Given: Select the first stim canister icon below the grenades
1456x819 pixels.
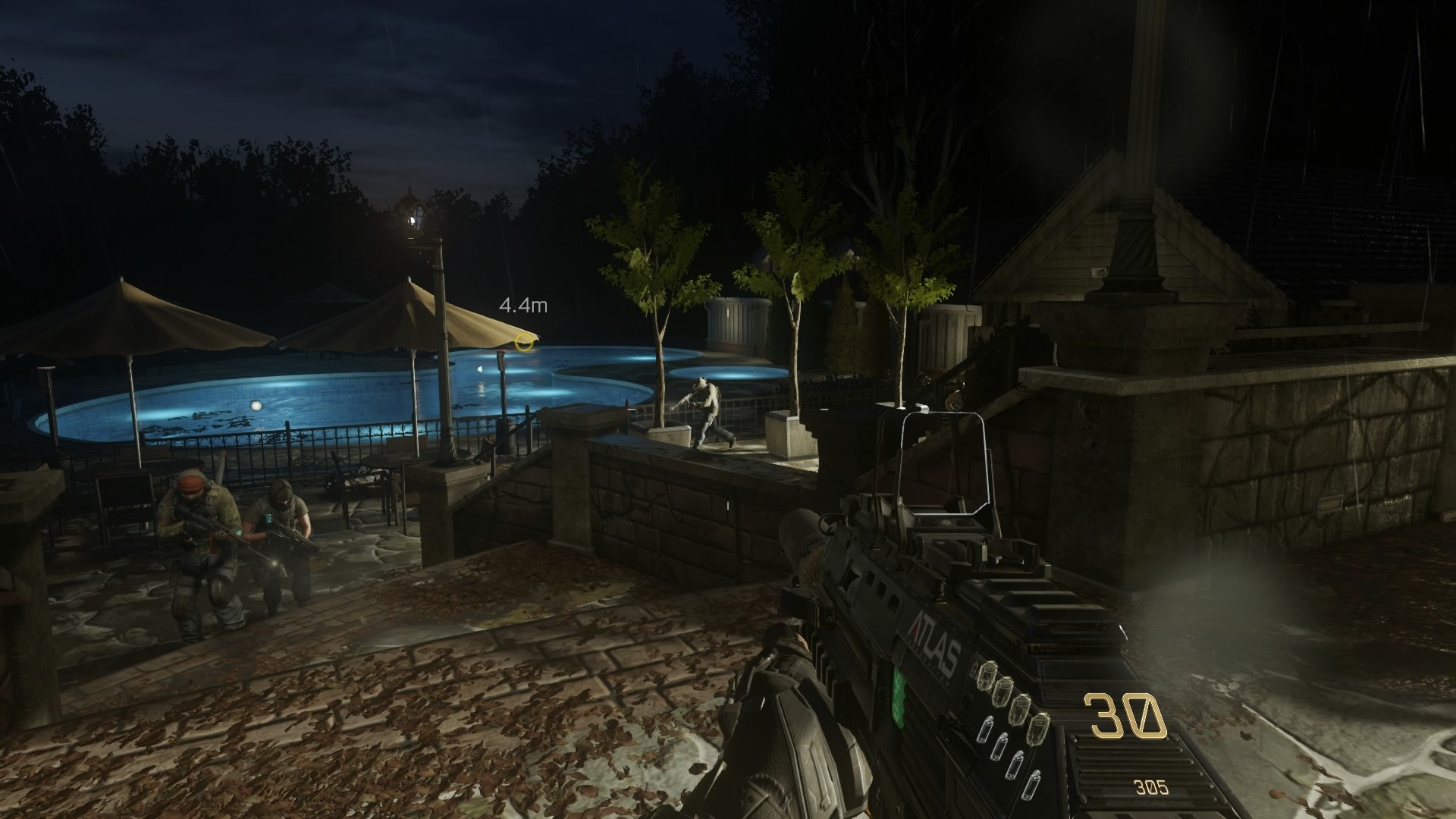Looking at the screenshot, I should coord(987,730).
